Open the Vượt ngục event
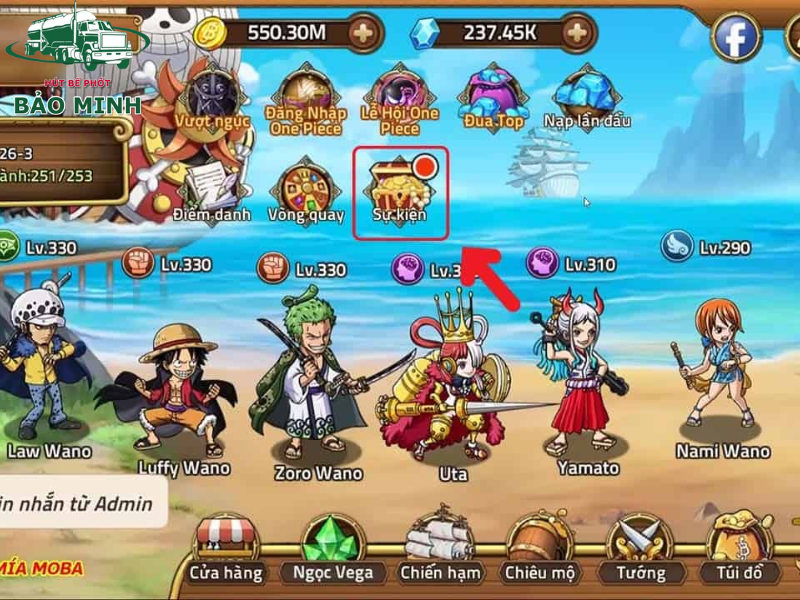 pos(209,97)
